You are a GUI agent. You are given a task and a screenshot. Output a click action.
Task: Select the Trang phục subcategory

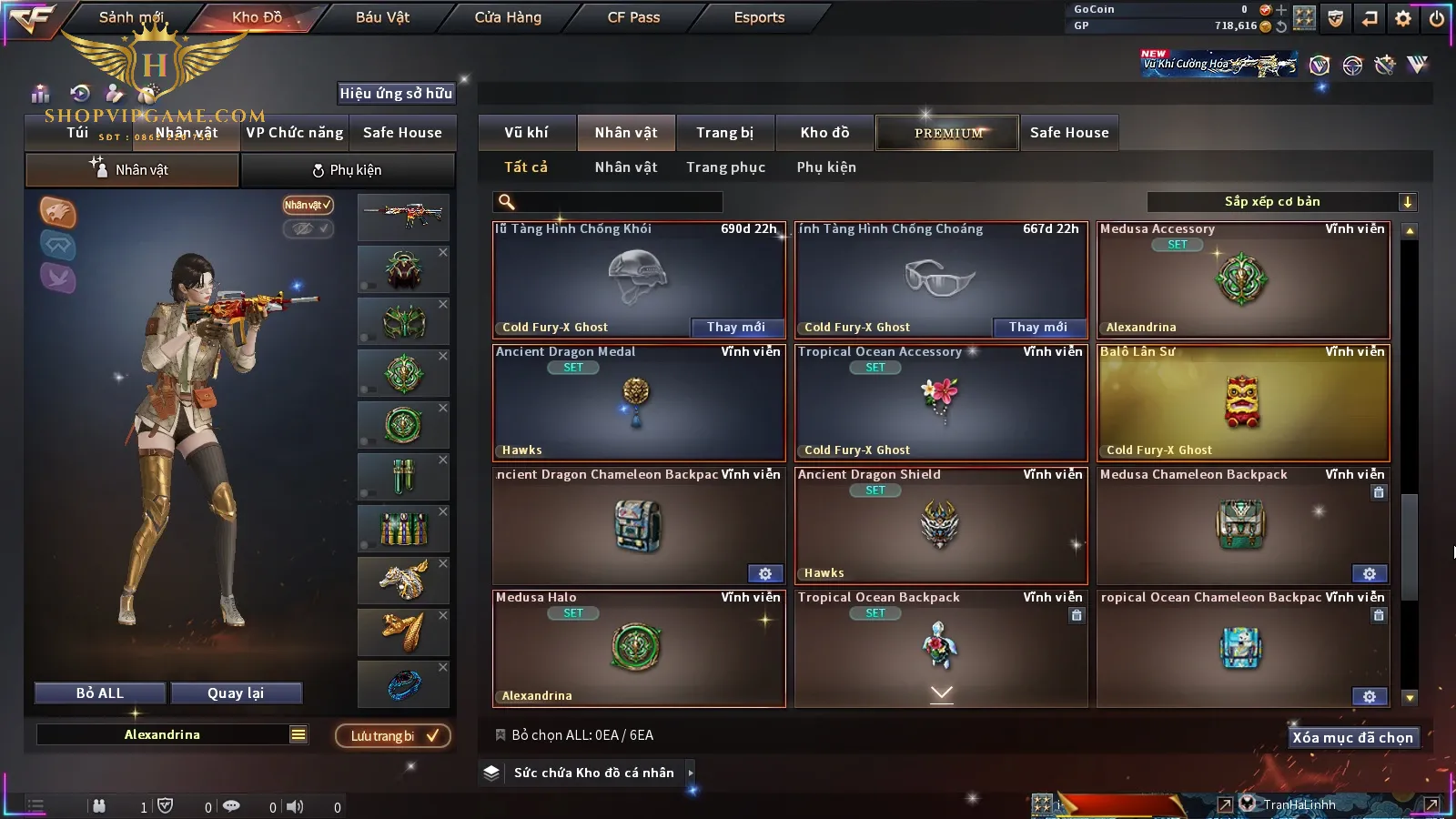coord(725,167)
